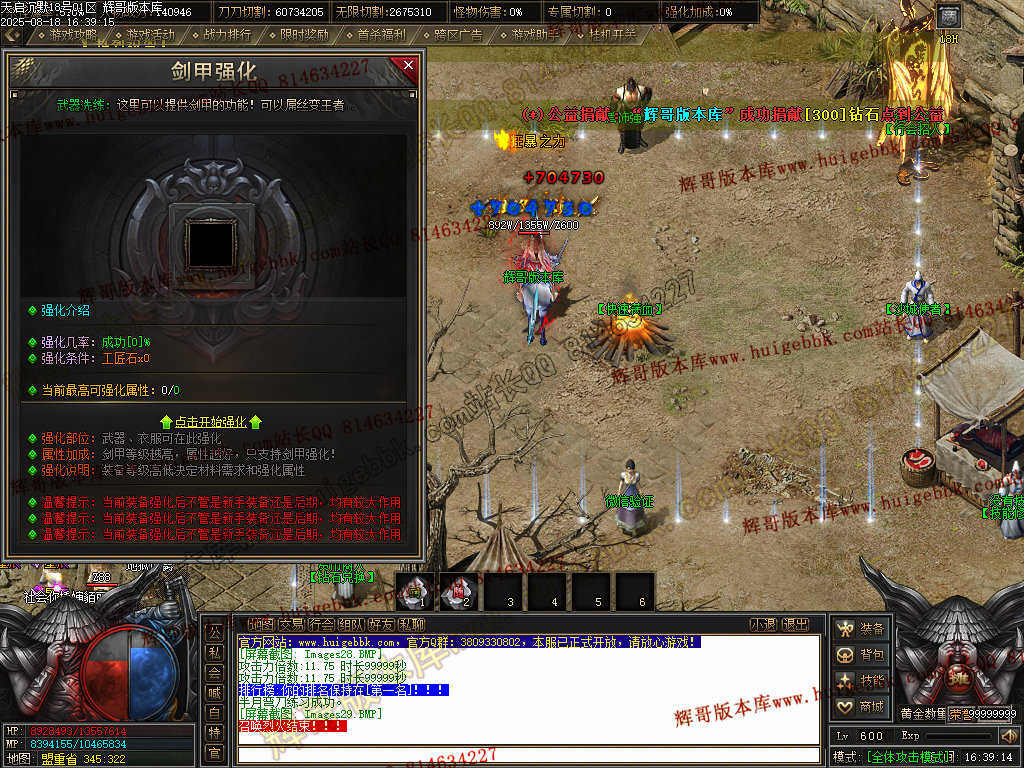Open the 限时奖励 menu
Screen dimensions: 1024x768
pos(304,34)
